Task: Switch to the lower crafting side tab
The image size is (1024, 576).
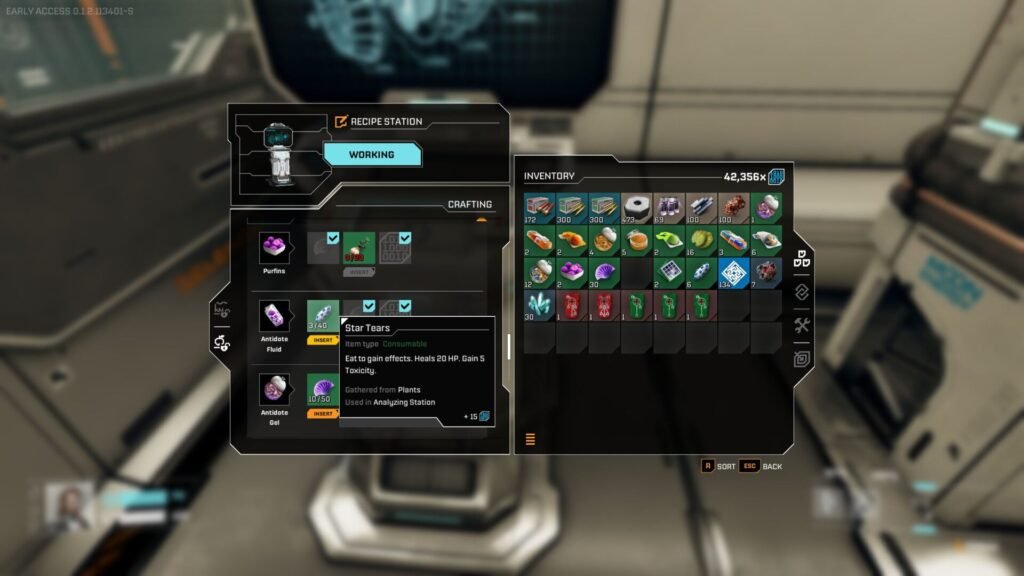Action: pos(219,343)
